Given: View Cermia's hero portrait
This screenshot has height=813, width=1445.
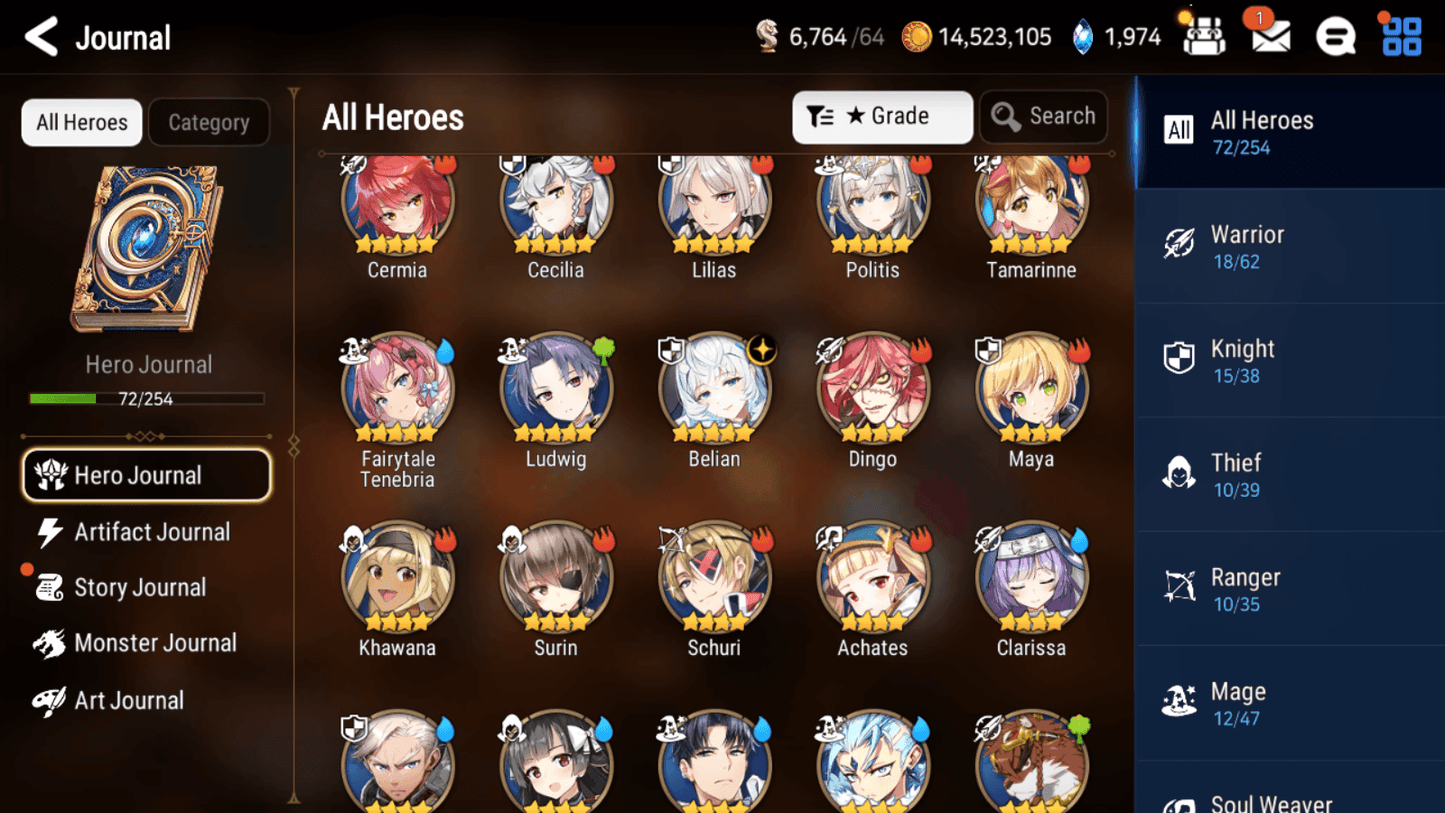Looking at the screenshot, I should 397,200.
